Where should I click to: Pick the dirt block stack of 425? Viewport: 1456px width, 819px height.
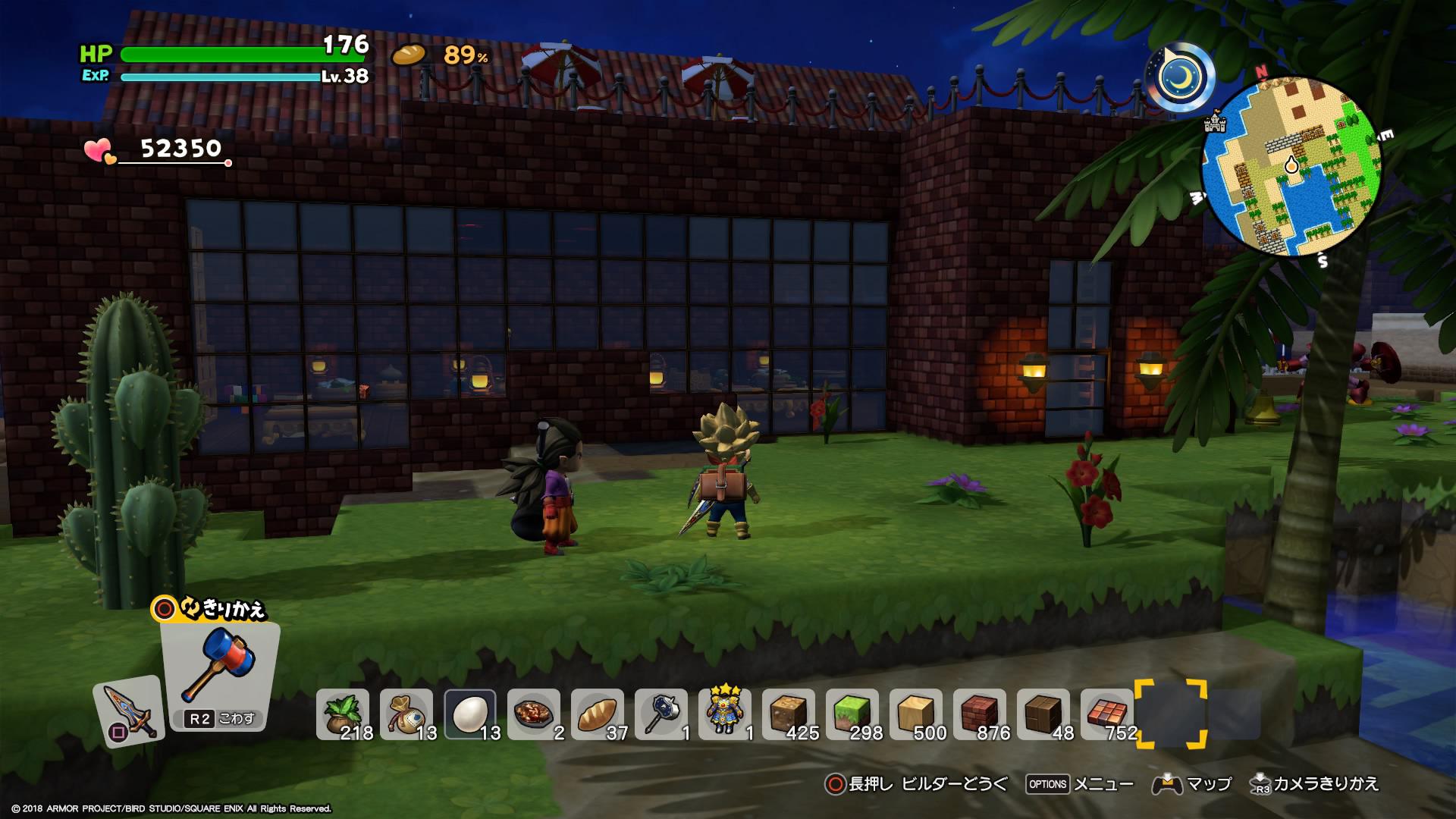click(789, 714)
